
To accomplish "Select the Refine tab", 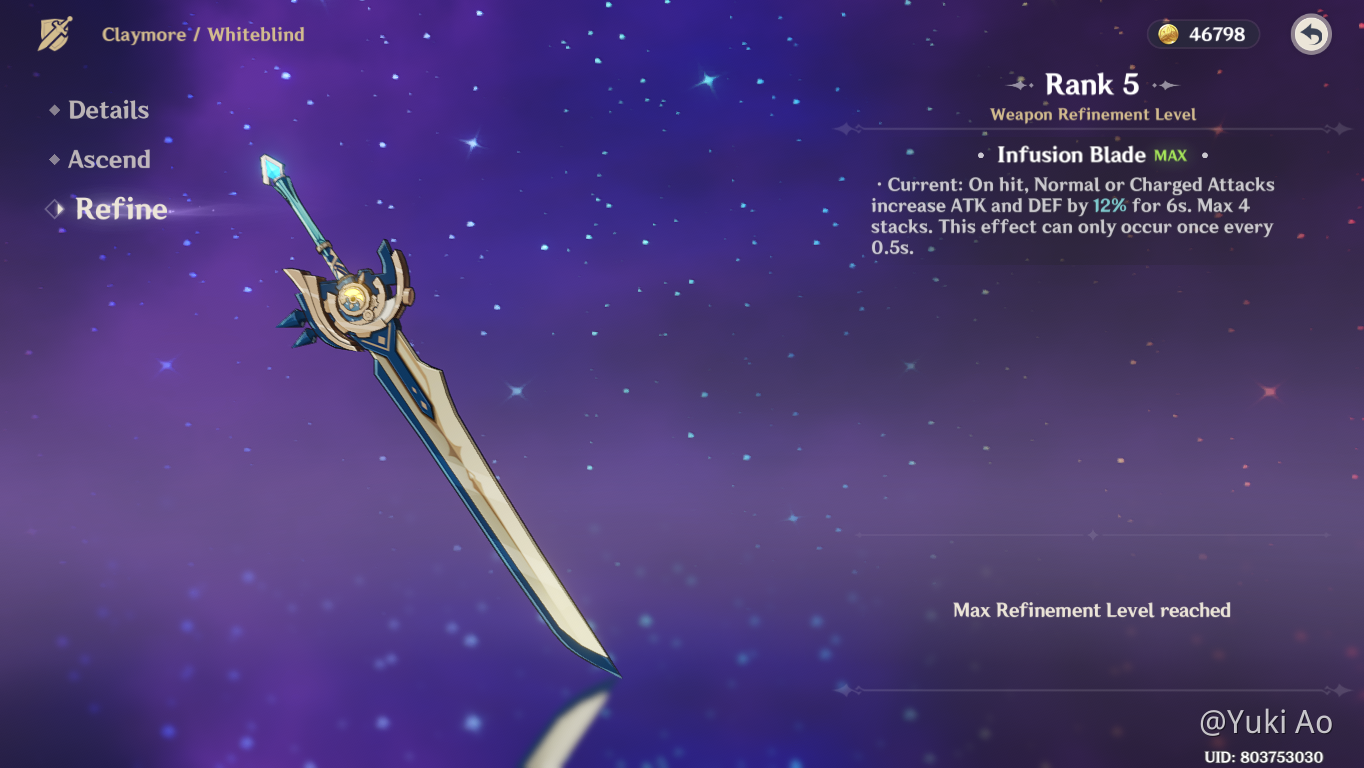I will pyautogui.click(x=121, y=209).
